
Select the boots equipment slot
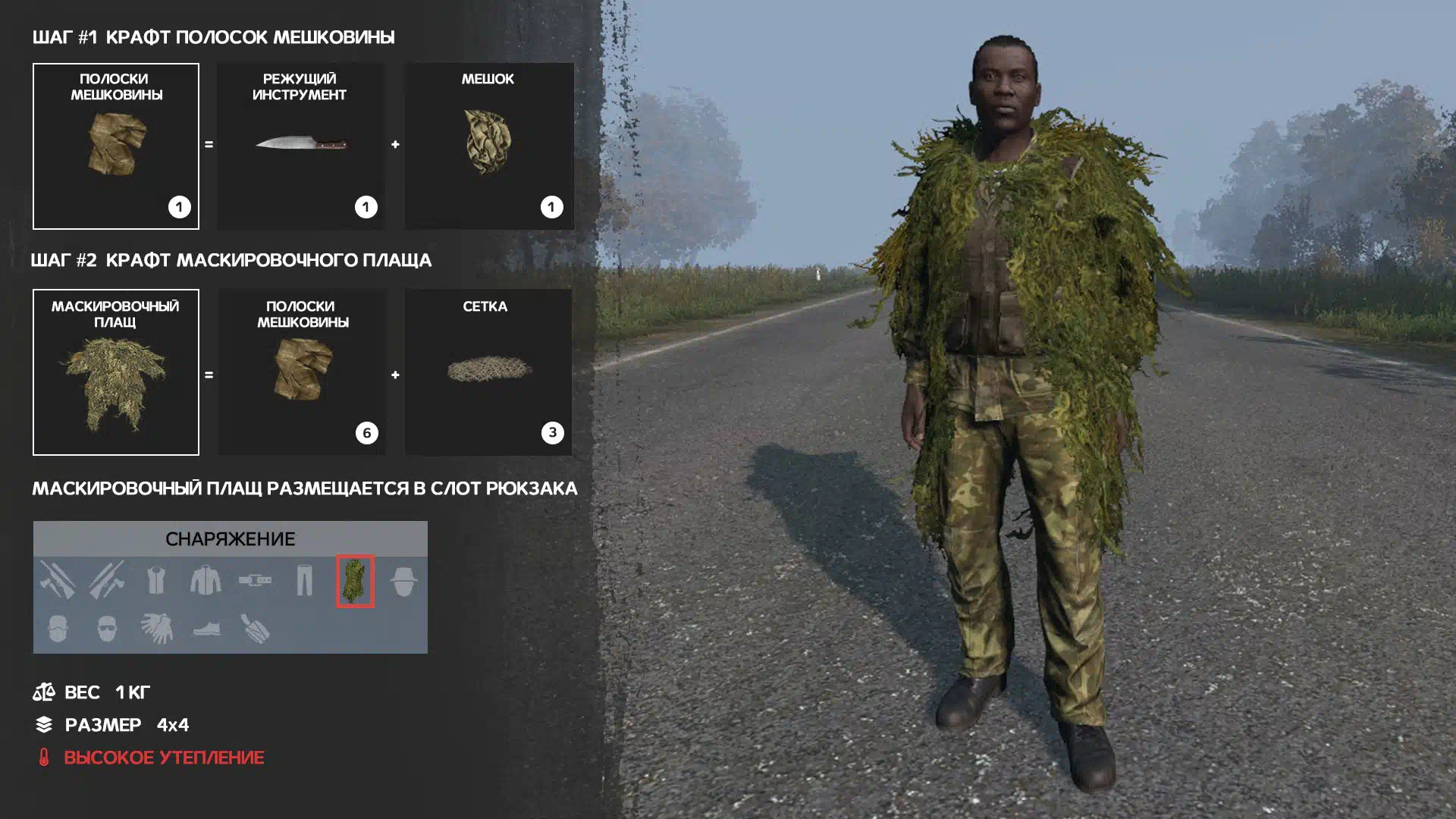[x=206, y=629]
